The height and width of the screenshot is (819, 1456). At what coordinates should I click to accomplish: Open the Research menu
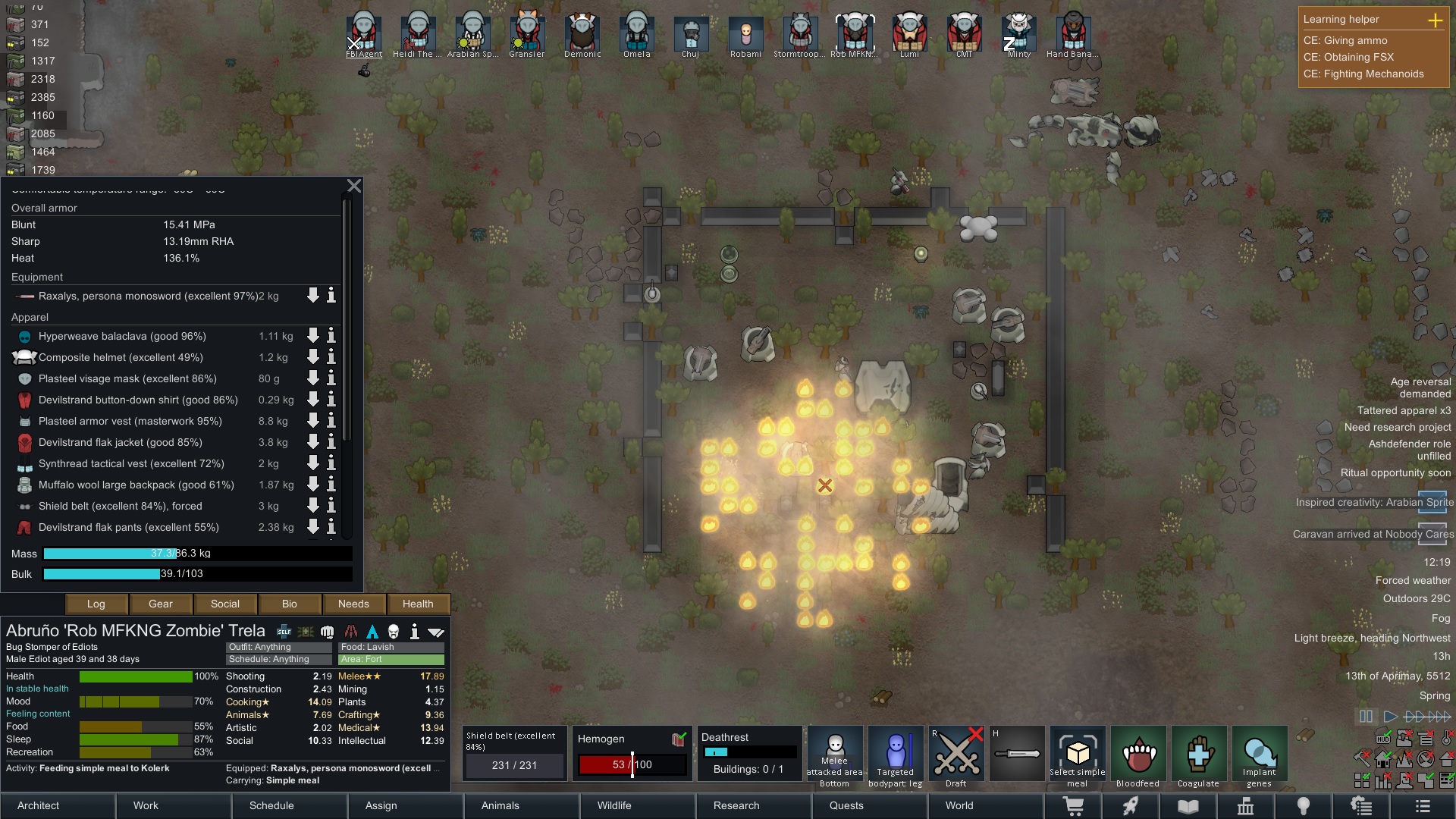[x=736, y=805]
